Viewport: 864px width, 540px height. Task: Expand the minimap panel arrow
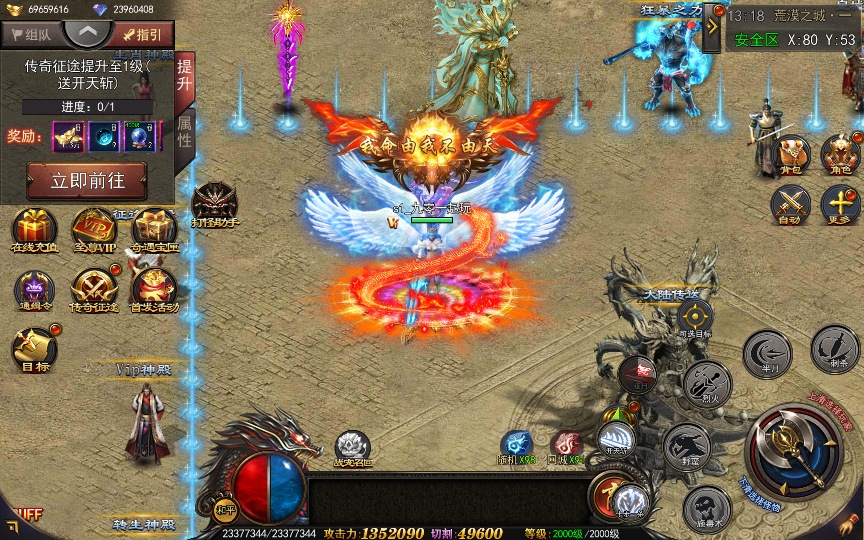[712, 27]
